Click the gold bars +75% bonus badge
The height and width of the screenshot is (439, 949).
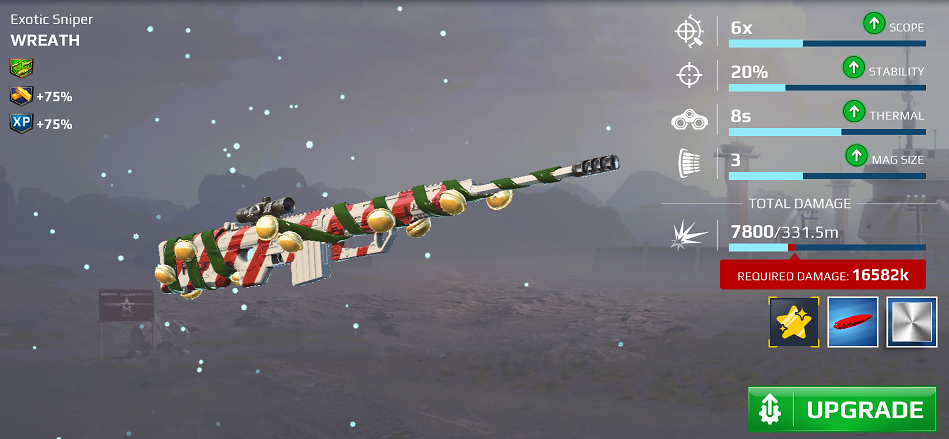coord(21,96)
